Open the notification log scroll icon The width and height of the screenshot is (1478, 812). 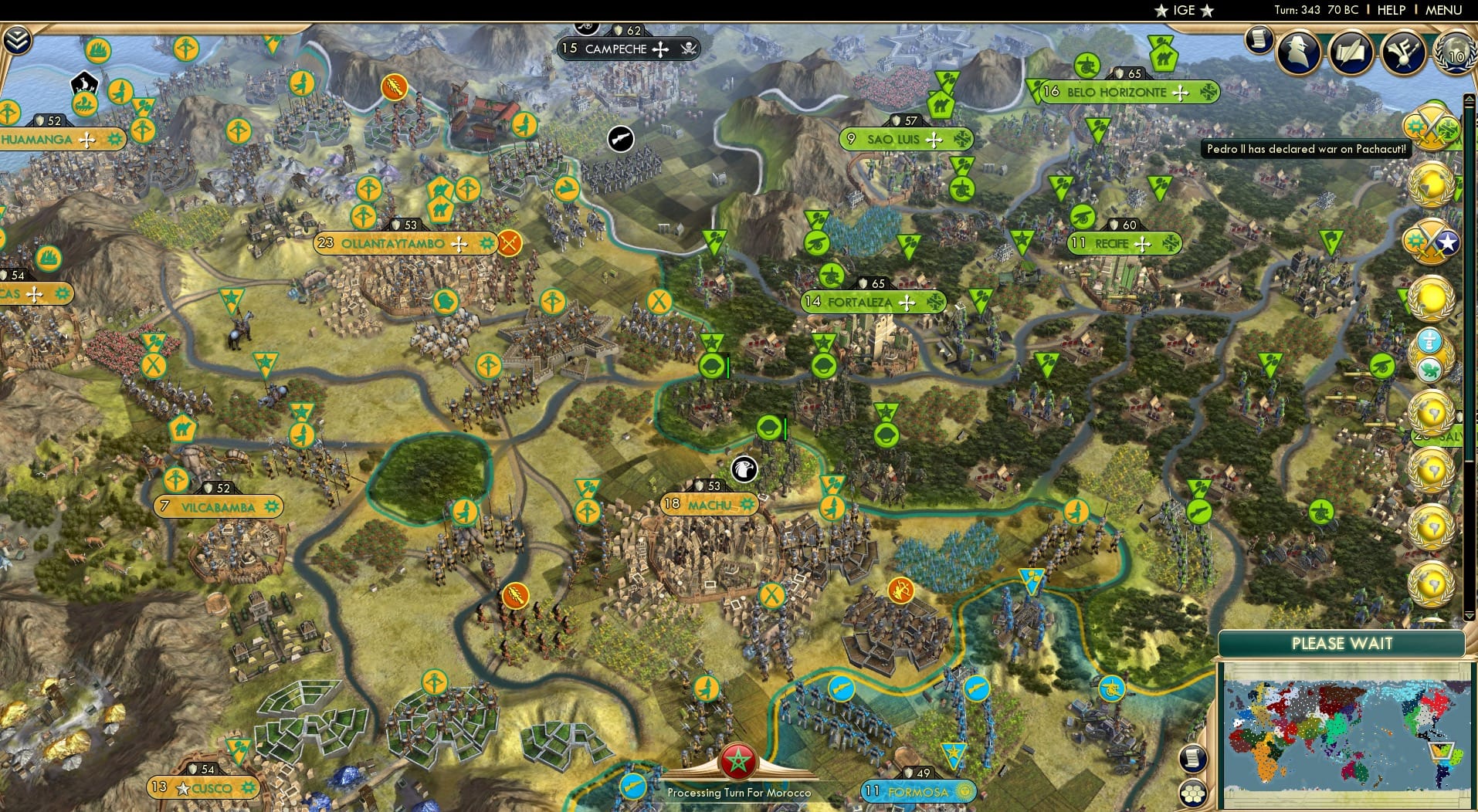tap(1261, 40)
